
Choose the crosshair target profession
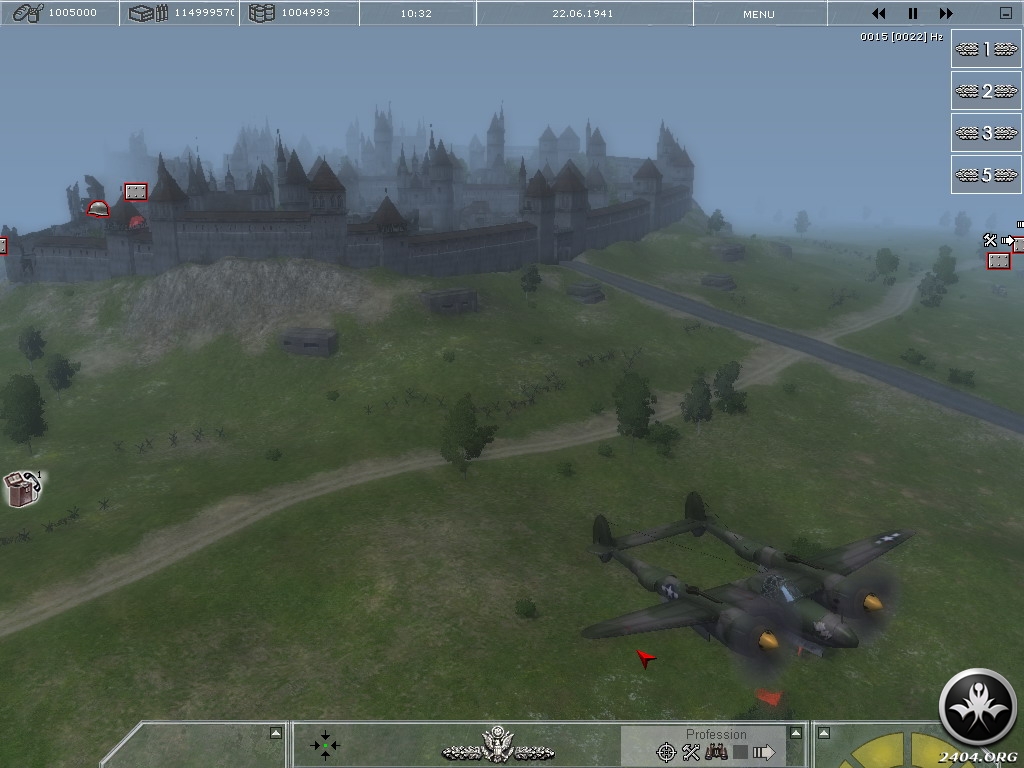tap(666, 752)
